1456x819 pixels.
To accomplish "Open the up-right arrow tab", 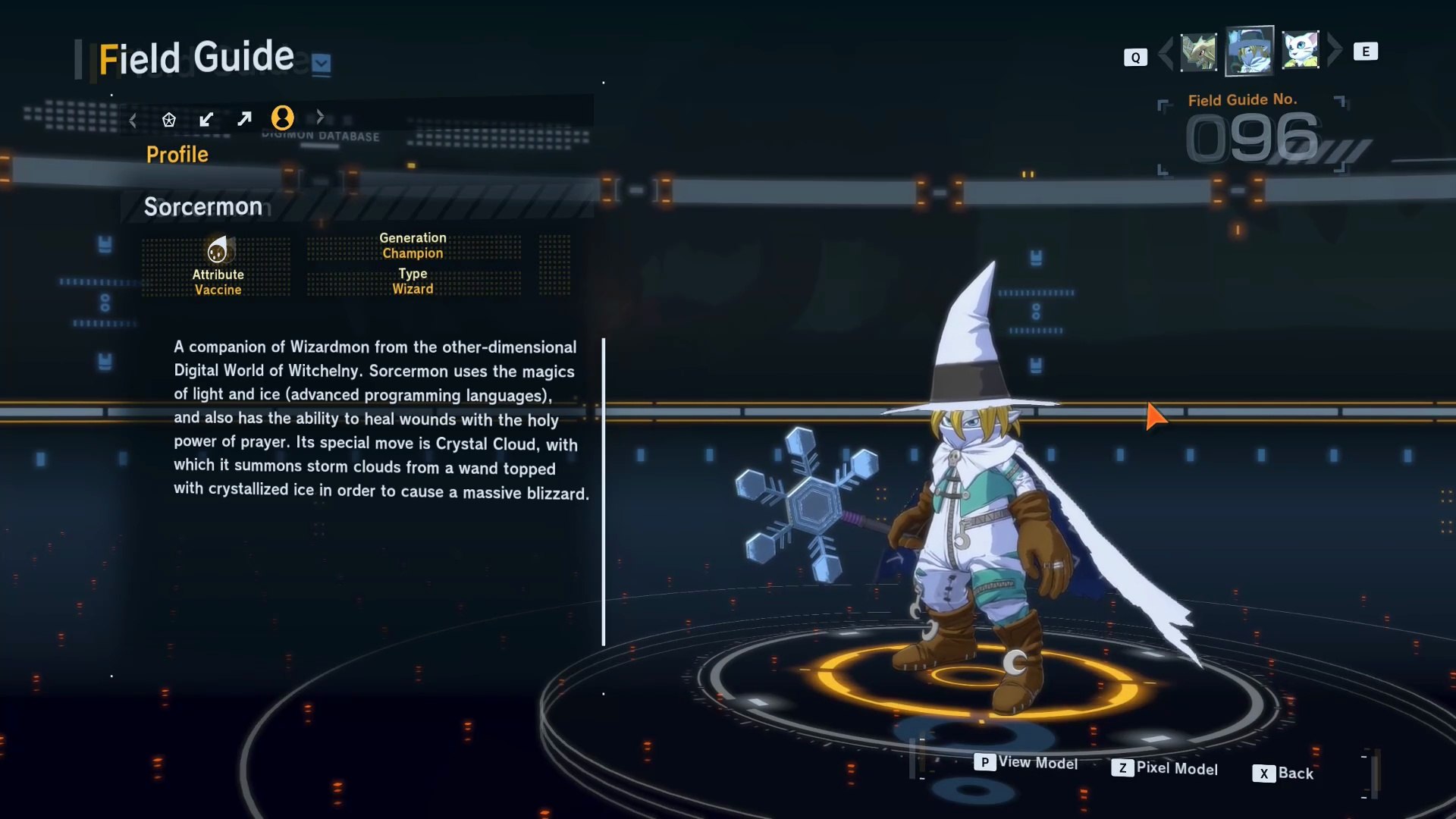I will tap(244, 119).
